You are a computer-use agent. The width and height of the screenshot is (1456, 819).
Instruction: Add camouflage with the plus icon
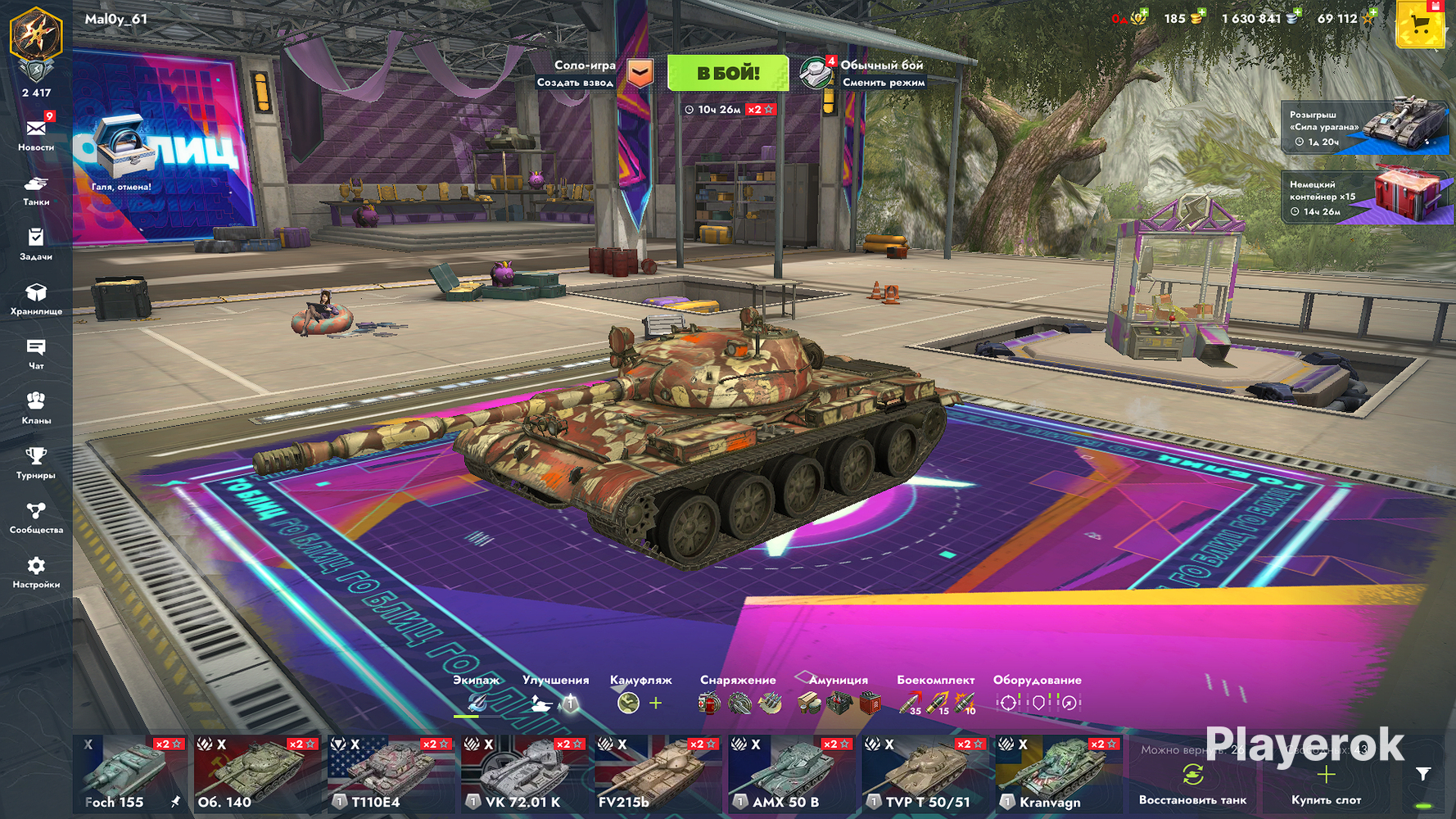[x=656, y=703]
